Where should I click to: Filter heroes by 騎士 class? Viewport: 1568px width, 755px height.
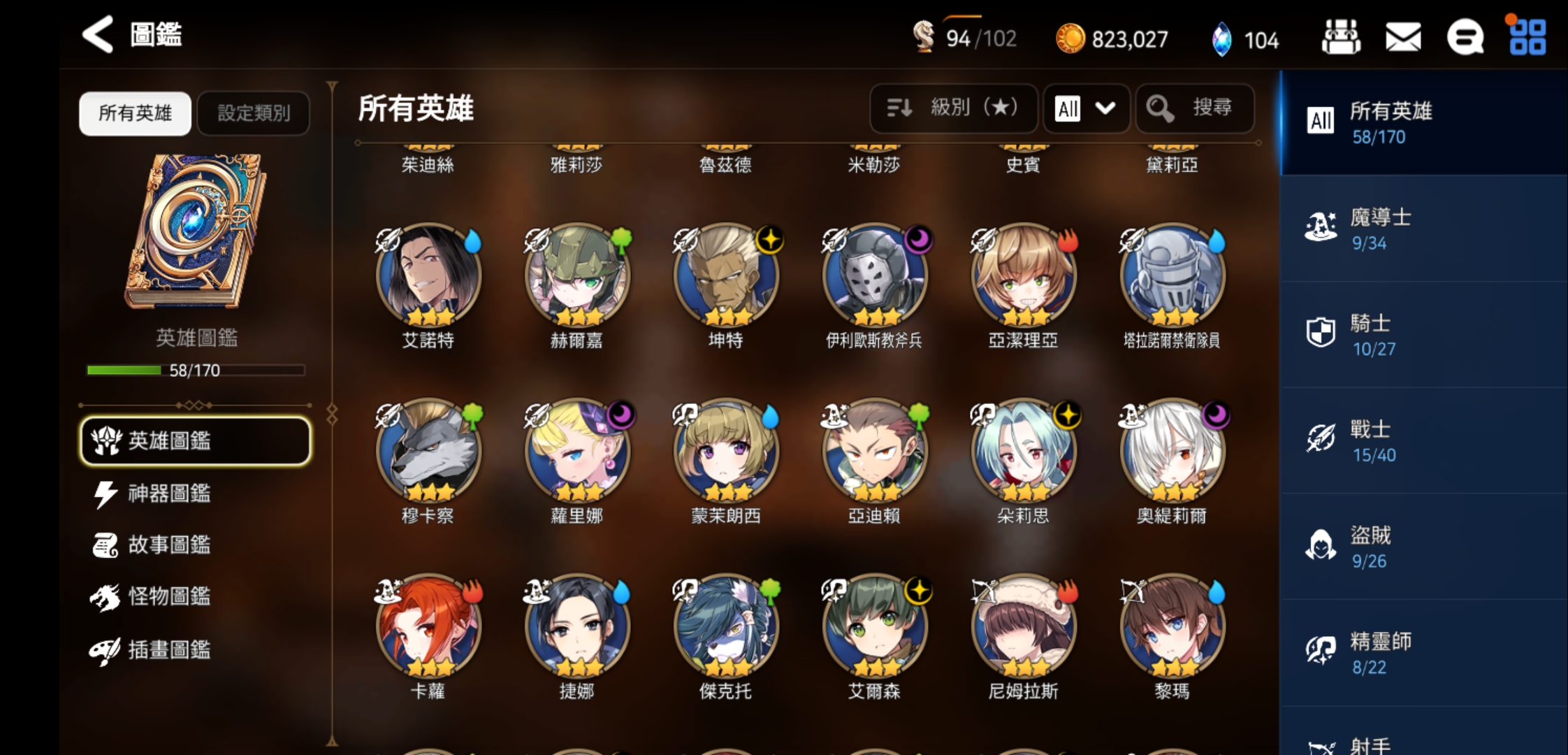pos(1425,334)
